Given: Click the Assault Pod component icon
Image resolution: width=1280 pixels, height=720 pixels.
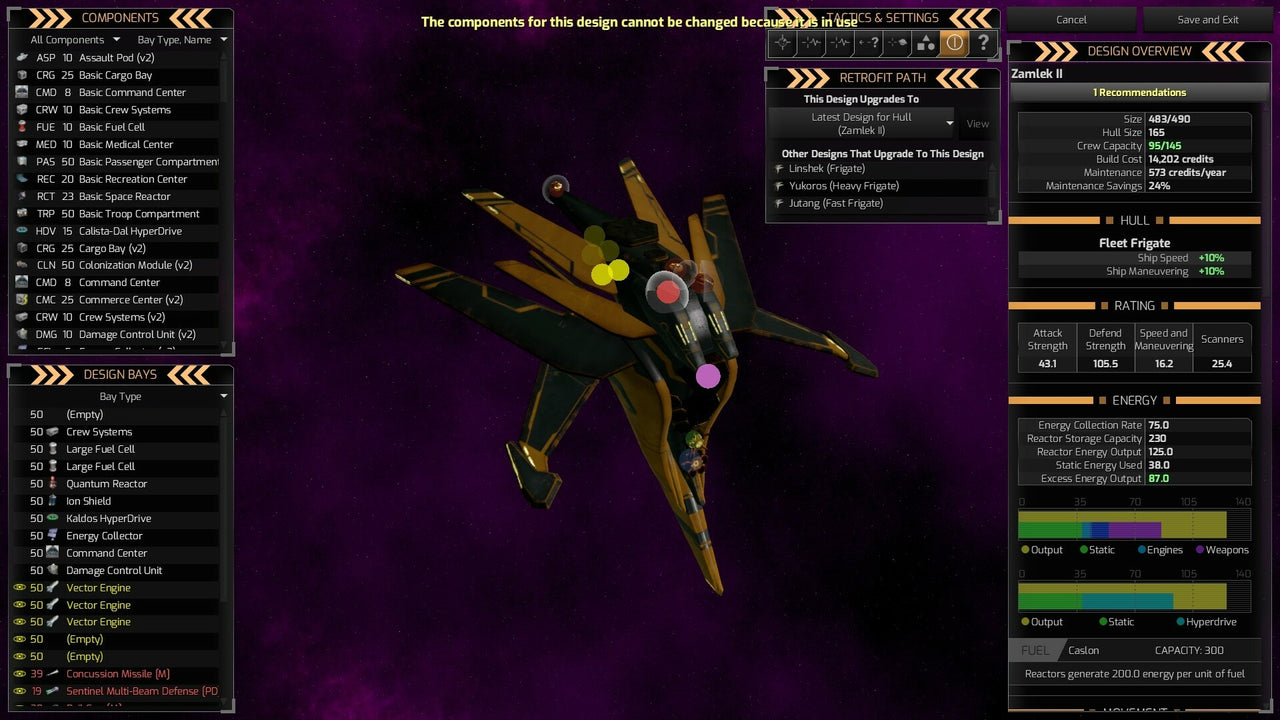Looking at the screenshot, I should tap(22, 58).
